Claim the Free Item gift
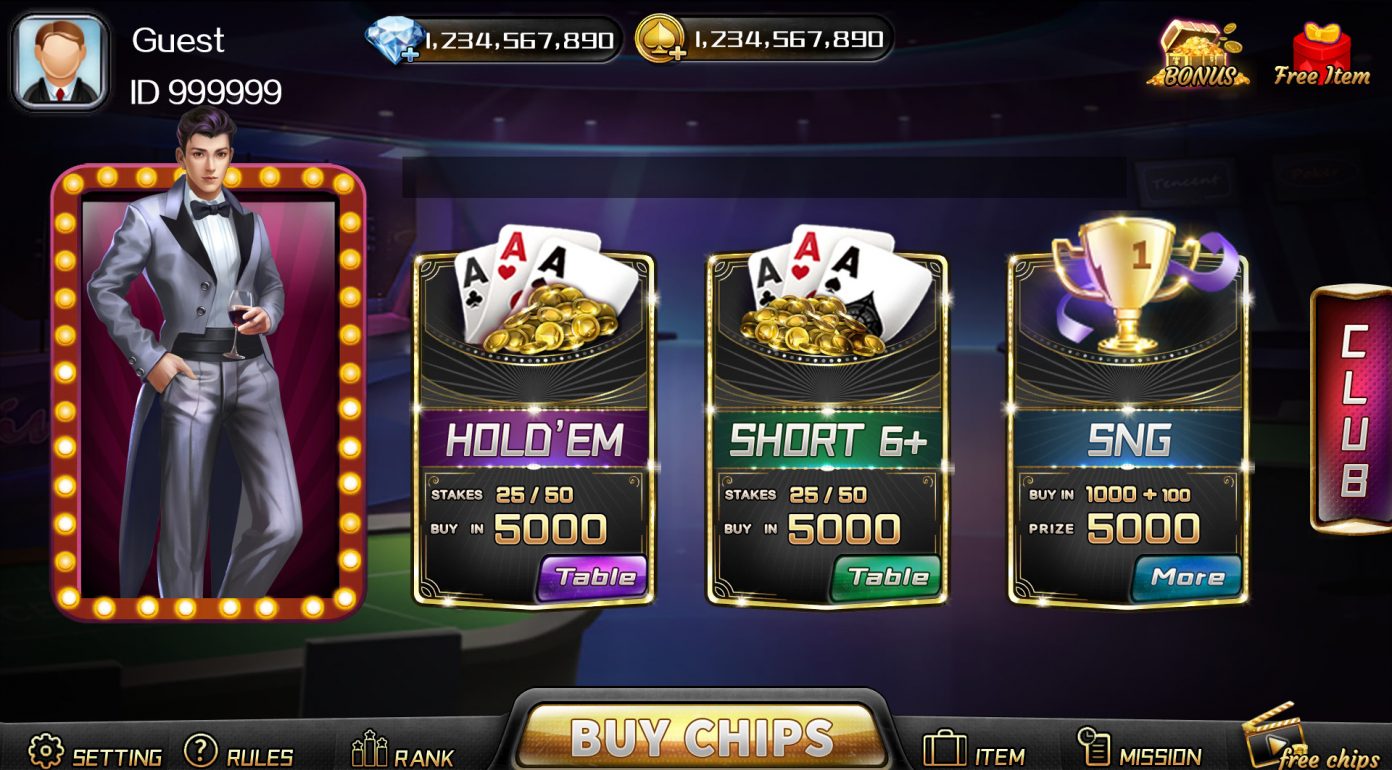Image resolution: width=1392 pixels, height=770 pixels. click(x=1321, y=56)
